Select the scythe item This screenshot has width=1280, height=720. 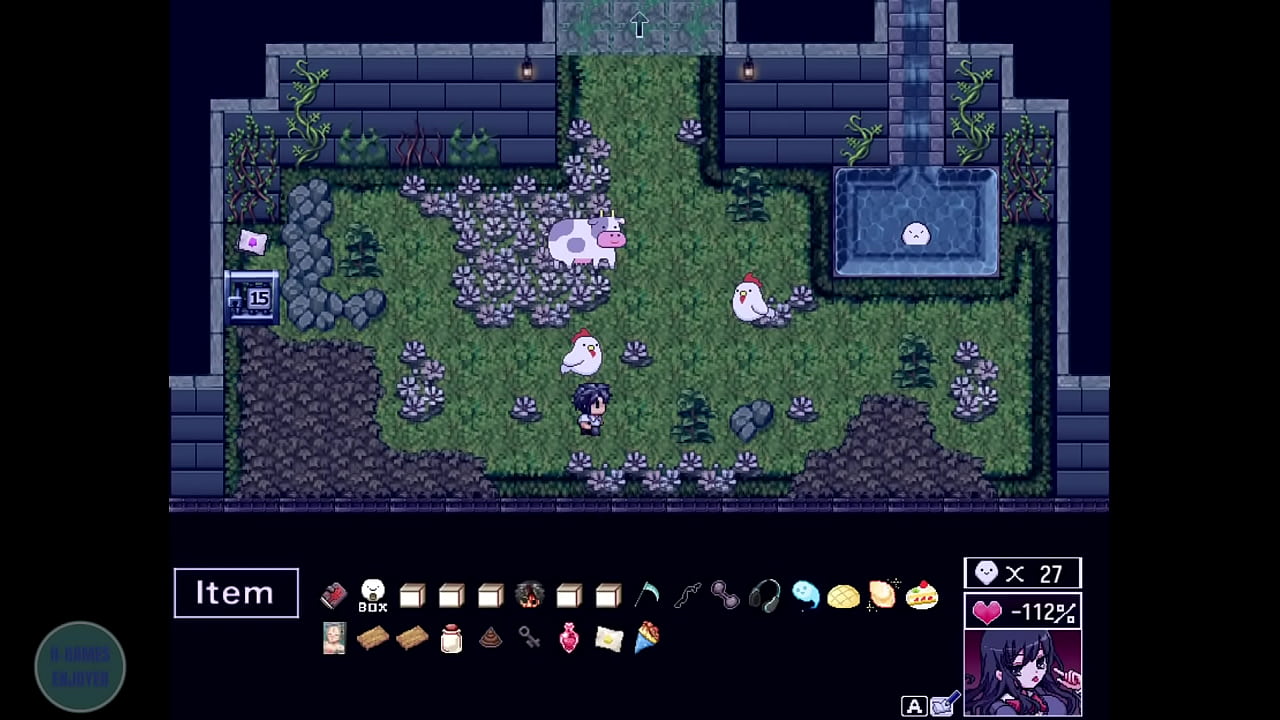[647, 596]
